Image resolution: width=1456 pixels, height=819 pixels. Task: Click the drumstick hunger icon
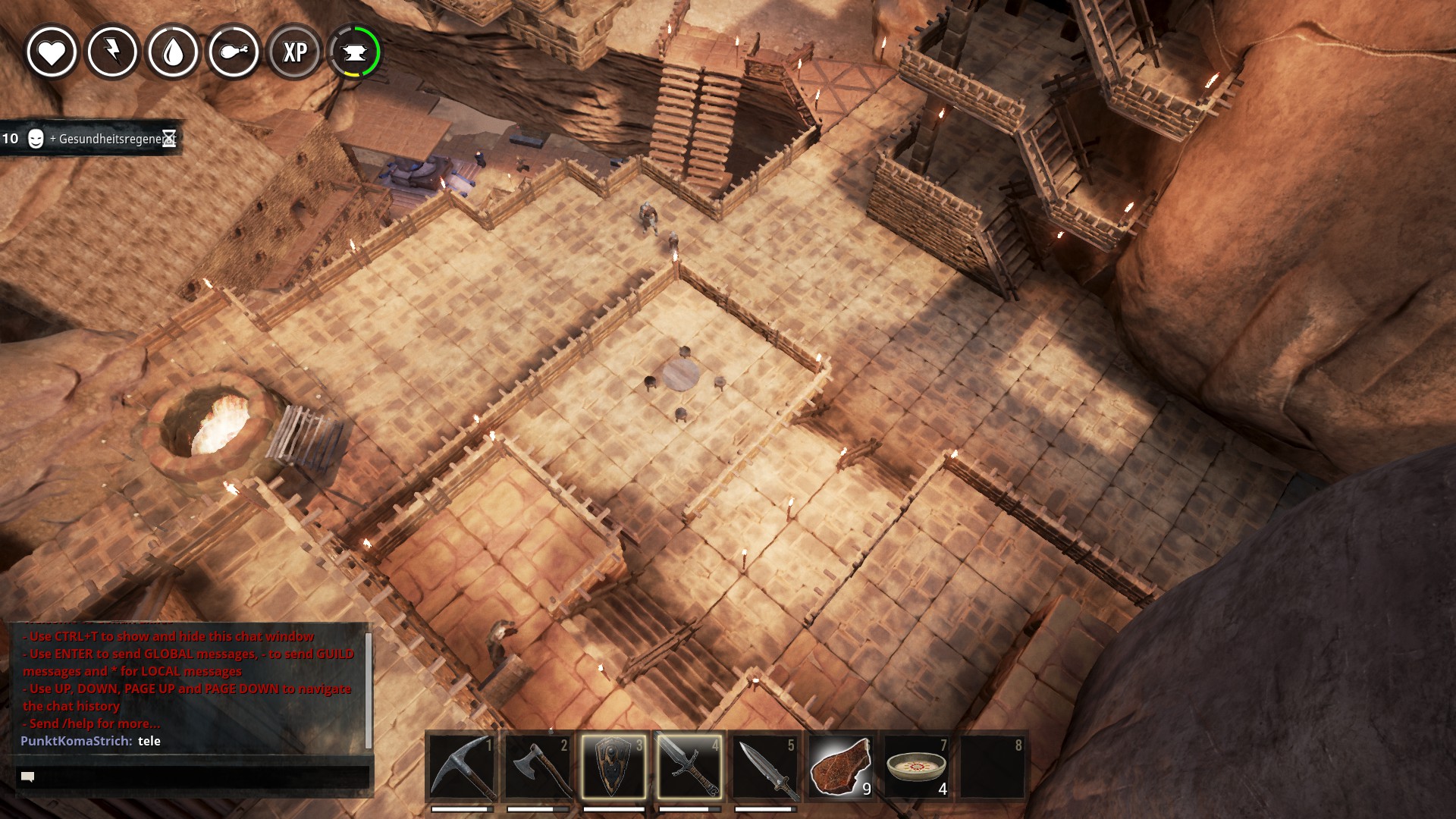[x=234, y=52]
